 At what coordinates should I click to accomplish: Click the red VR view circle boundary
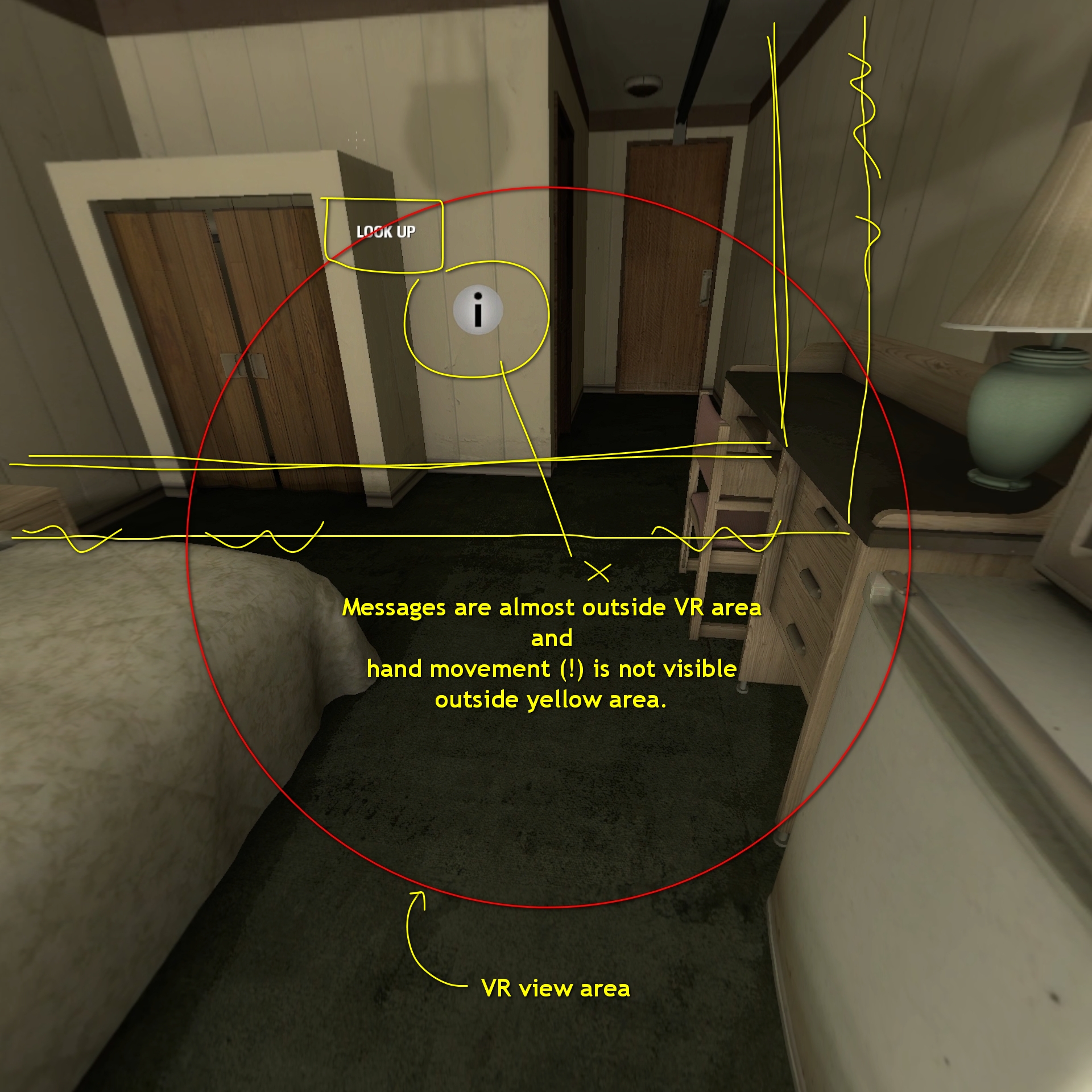coord(546,906)
